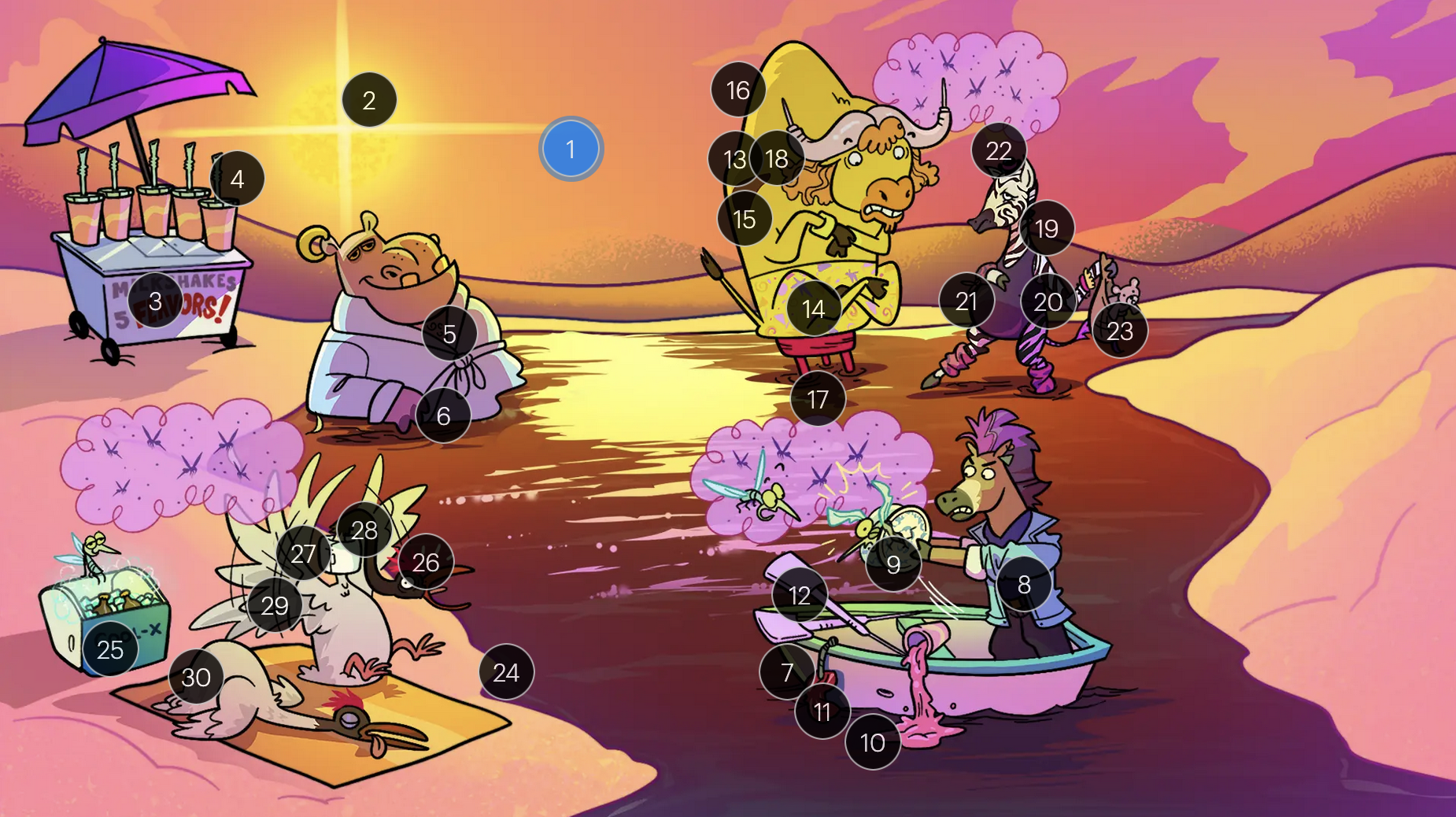Click numbered marker 2 on the sun
Screen dimensions: 1456x817
(x=369, y=100)
